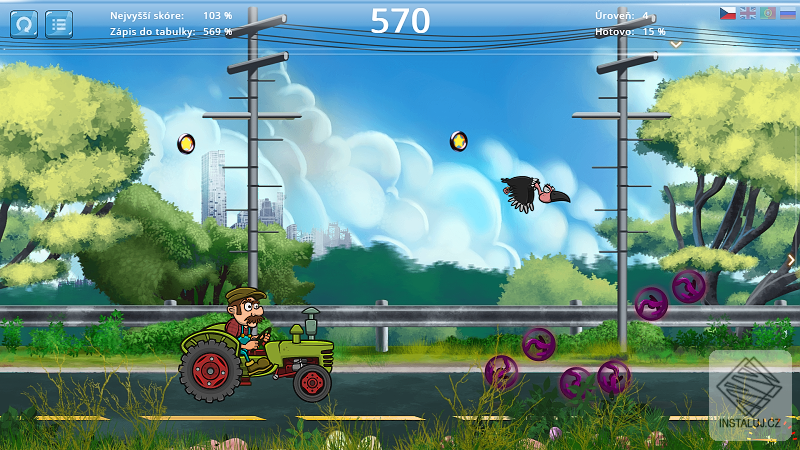
Task: Switch to the Russian flag language
Action: click(787, 13)
